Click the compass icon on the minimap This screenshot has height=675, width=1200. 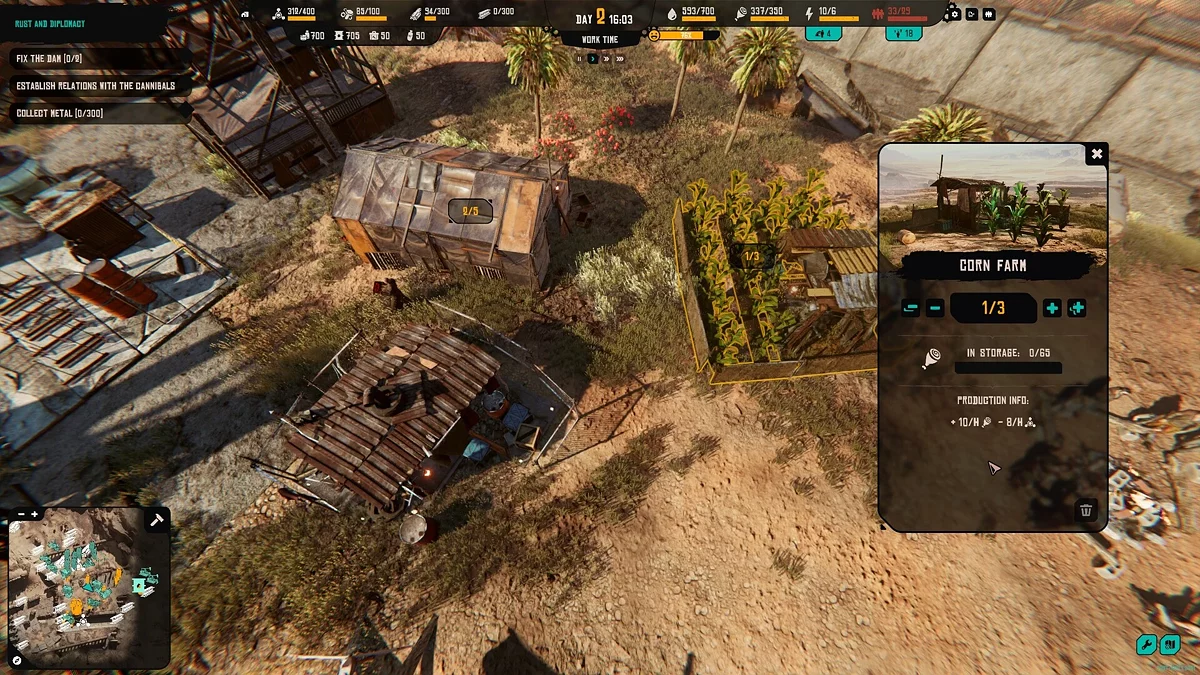[x=17, y=660]
